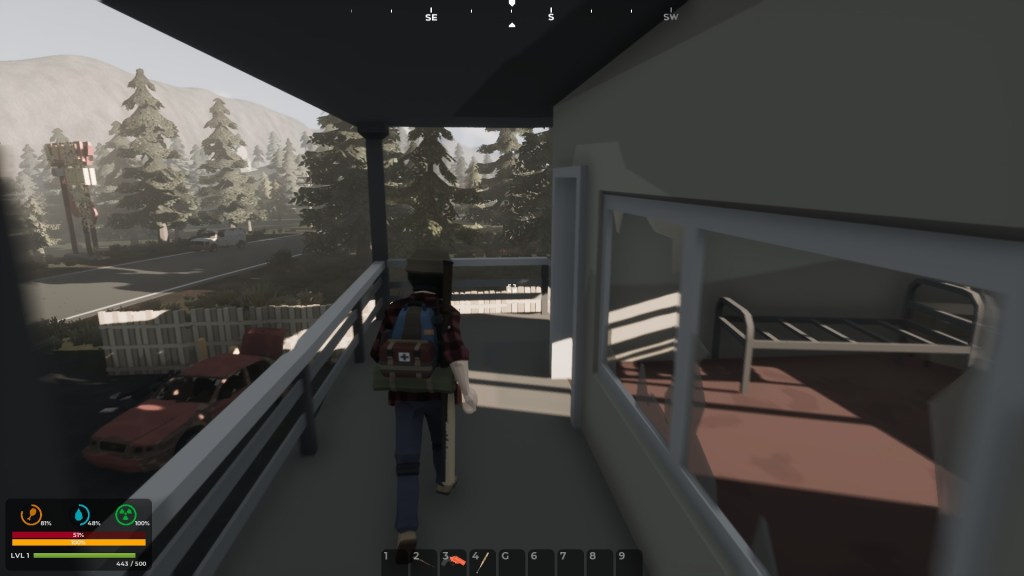Screen dimensions: 1024x576
Task: Pick the empty hotbar slot 7
Action: click(x=570, y=559)
